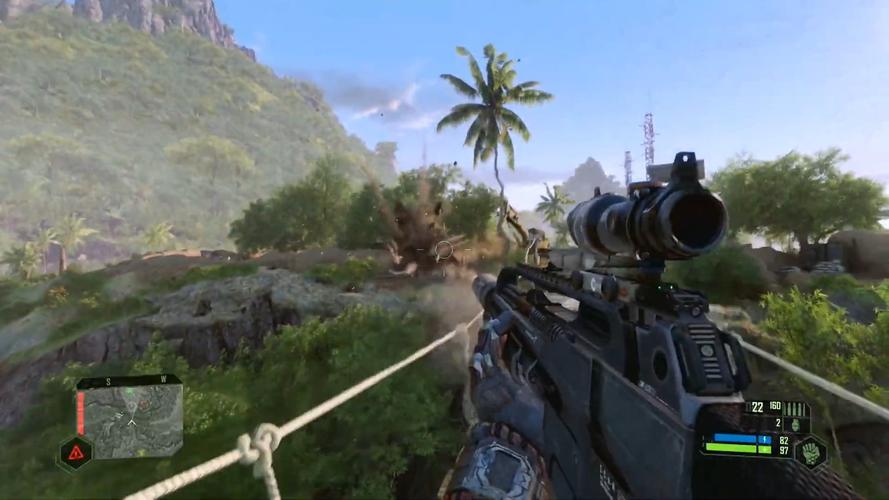Select the red triangle threat alert hexagon

pyautogui.click(x=75, y=453)
